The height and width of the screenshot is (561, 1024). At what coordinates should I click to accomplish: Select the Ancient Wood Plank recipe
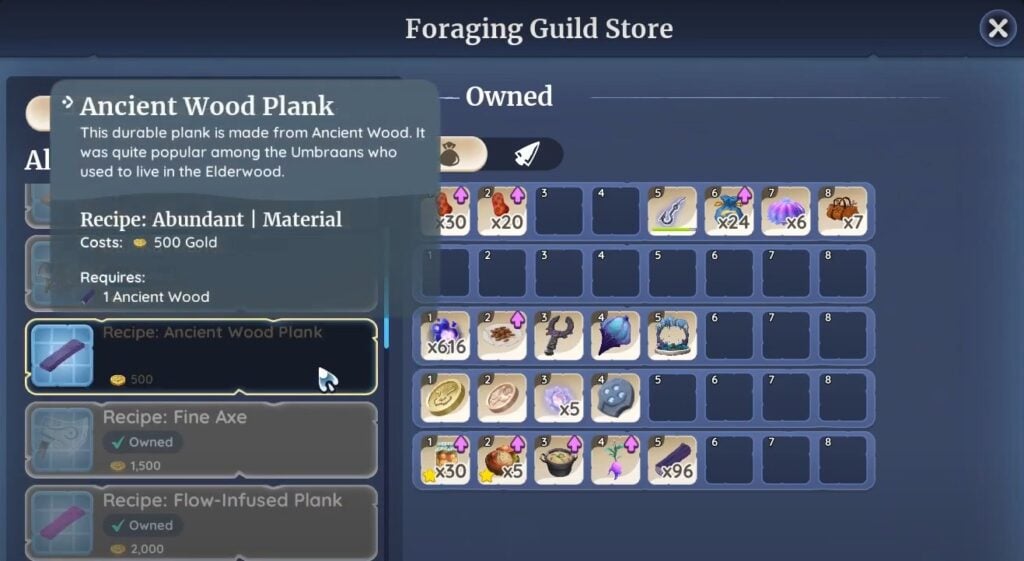tap(201, 356)
